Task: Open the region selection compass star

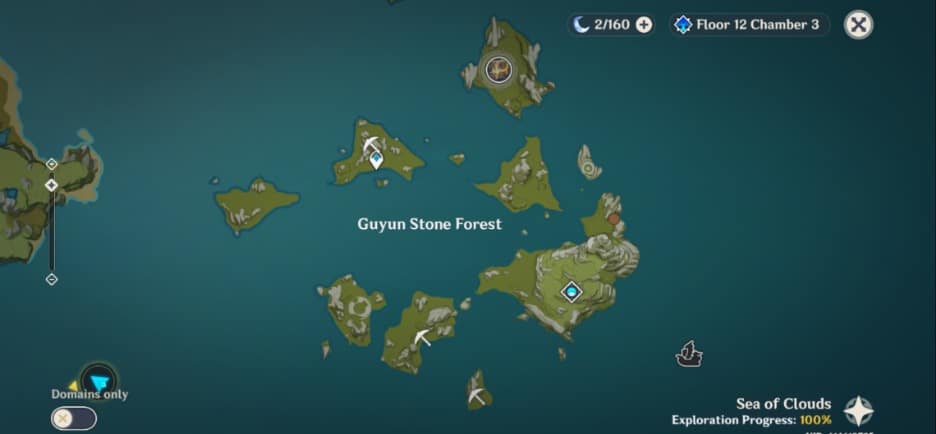Action: [x=858, y=411]
